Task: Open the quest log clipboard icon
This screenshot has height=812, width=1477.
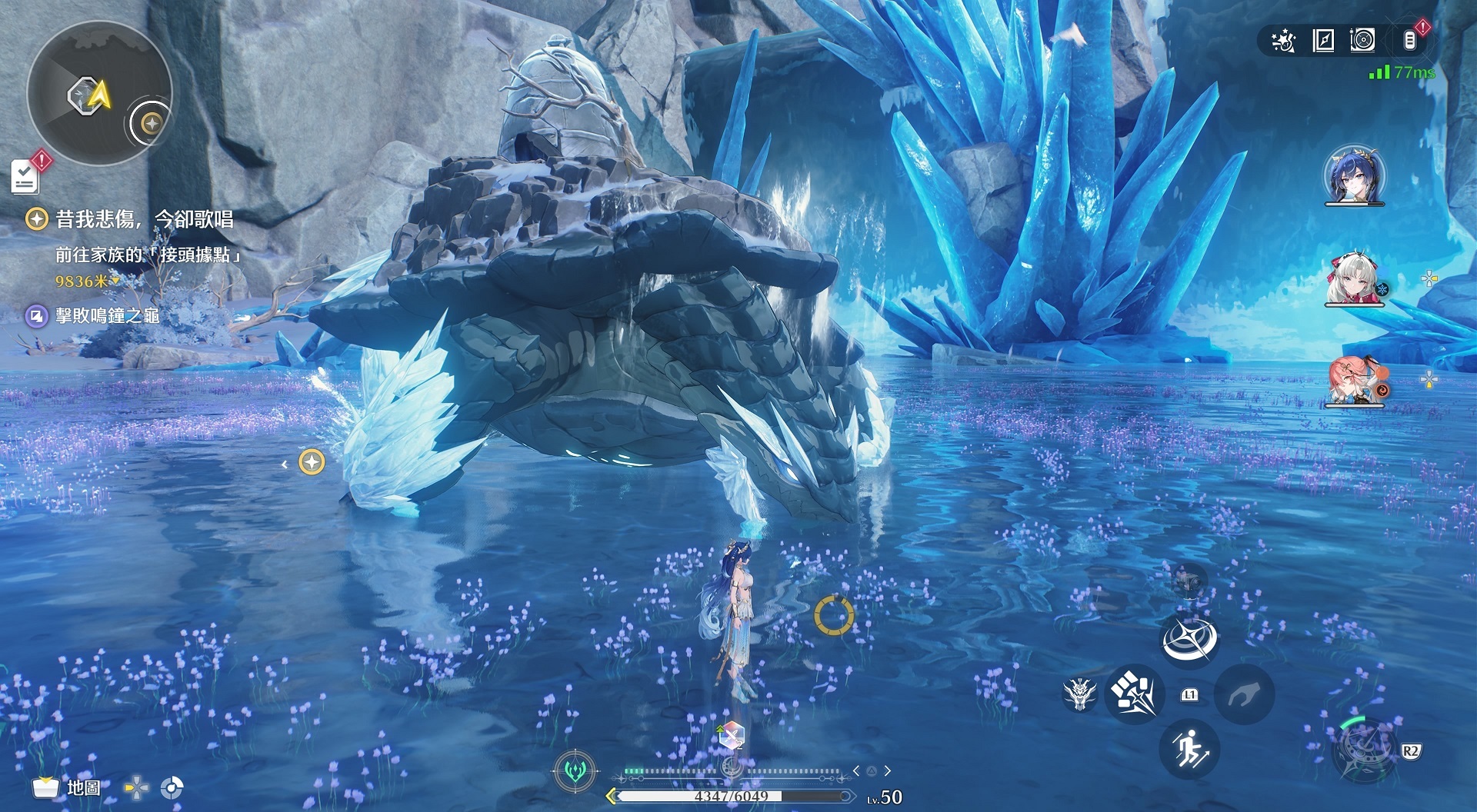Action: (25, 177)
